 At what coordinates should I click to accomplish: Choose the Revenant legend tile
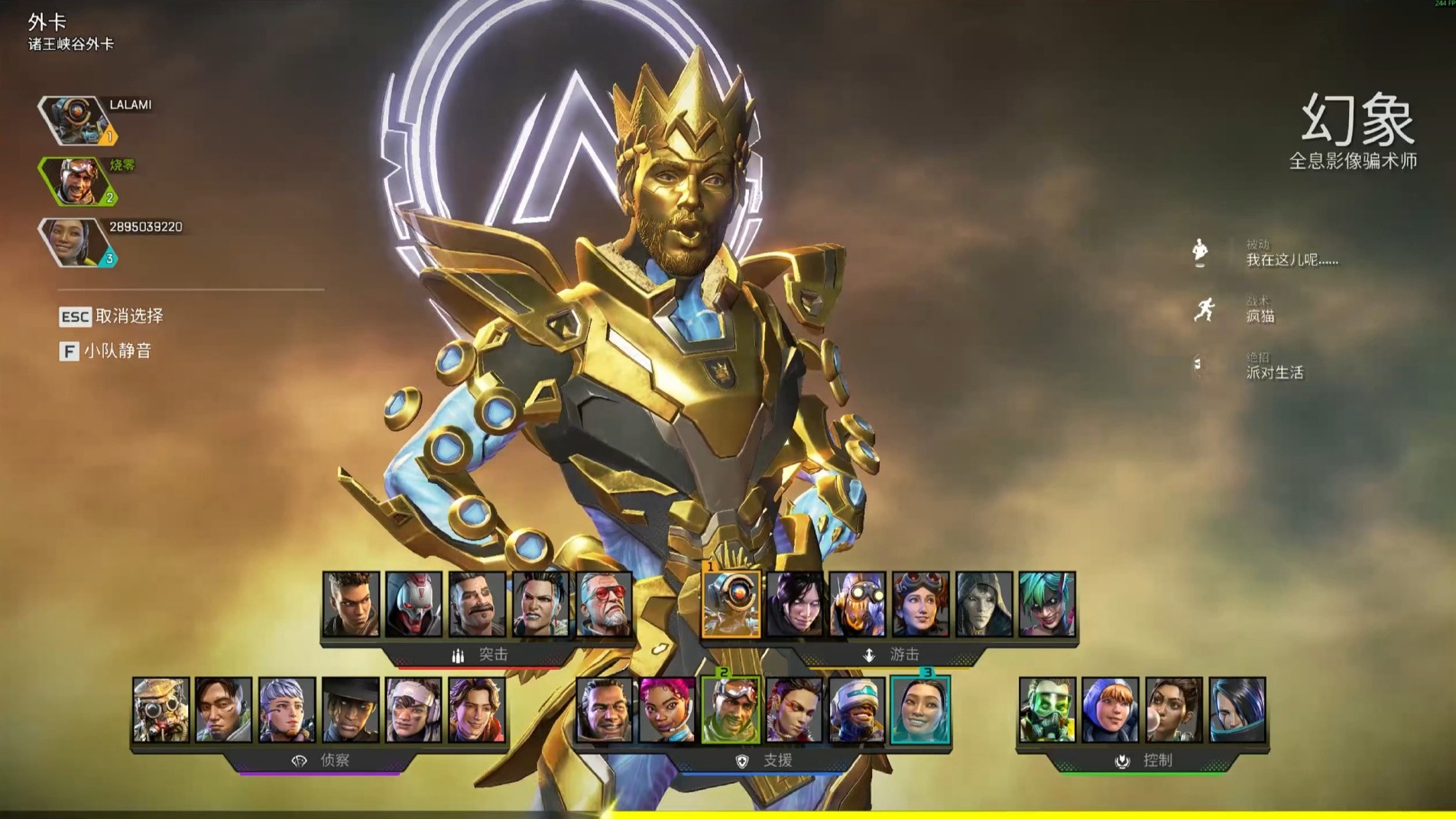[x=413, y=604]
